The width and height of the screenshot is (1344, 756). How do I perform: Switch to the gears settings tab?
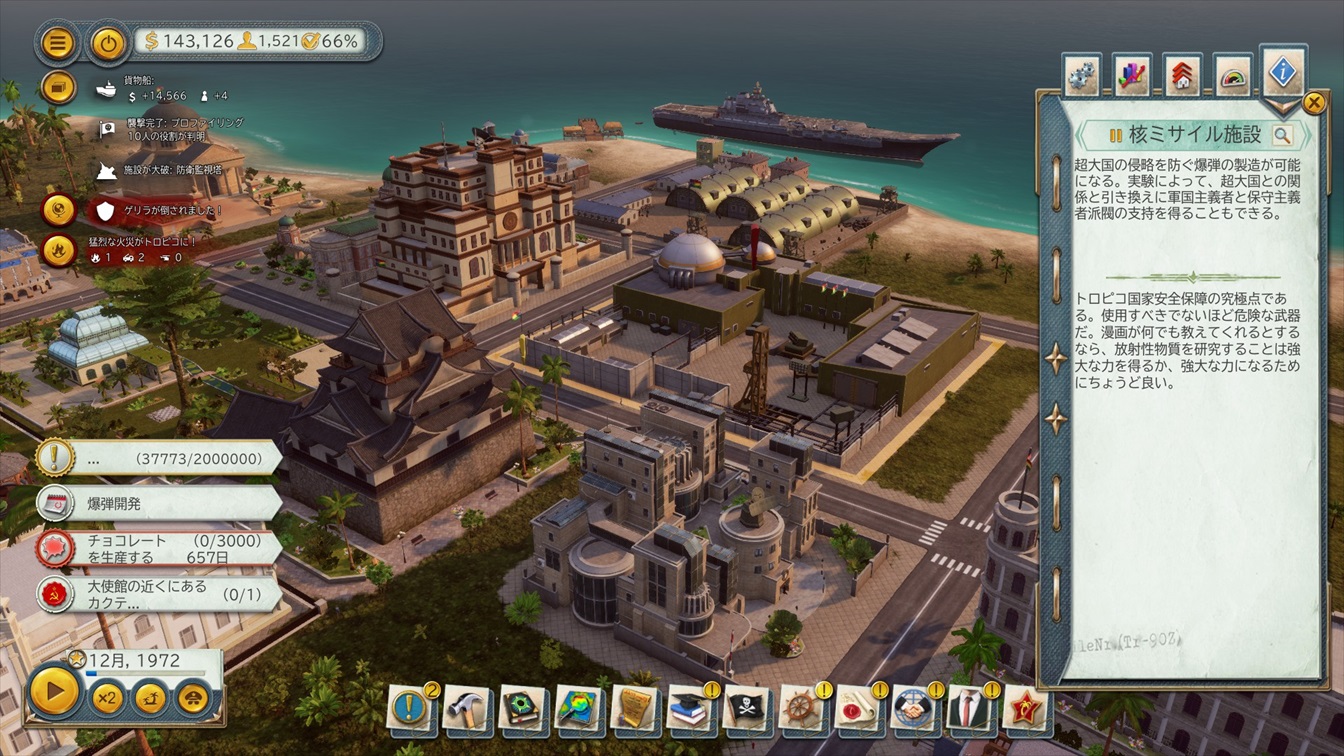(x=1081, y=75)
